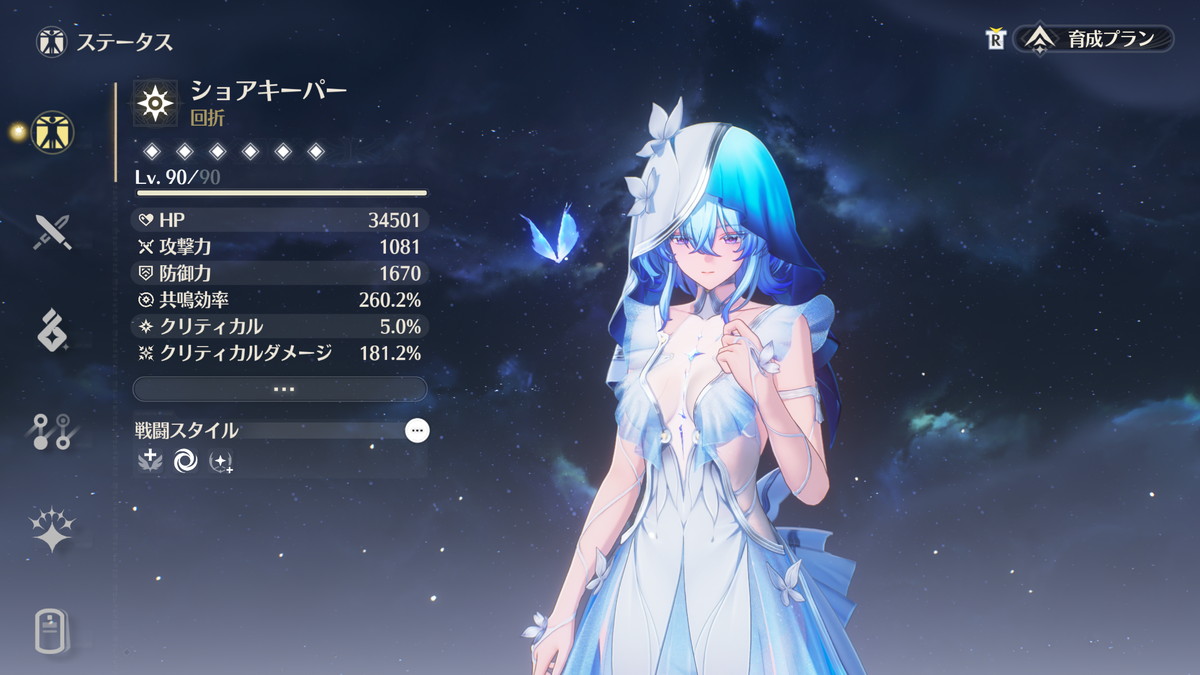Open the profile capsule tab at bottom
Screen dimensions: 1200x675
coord(52,630)
